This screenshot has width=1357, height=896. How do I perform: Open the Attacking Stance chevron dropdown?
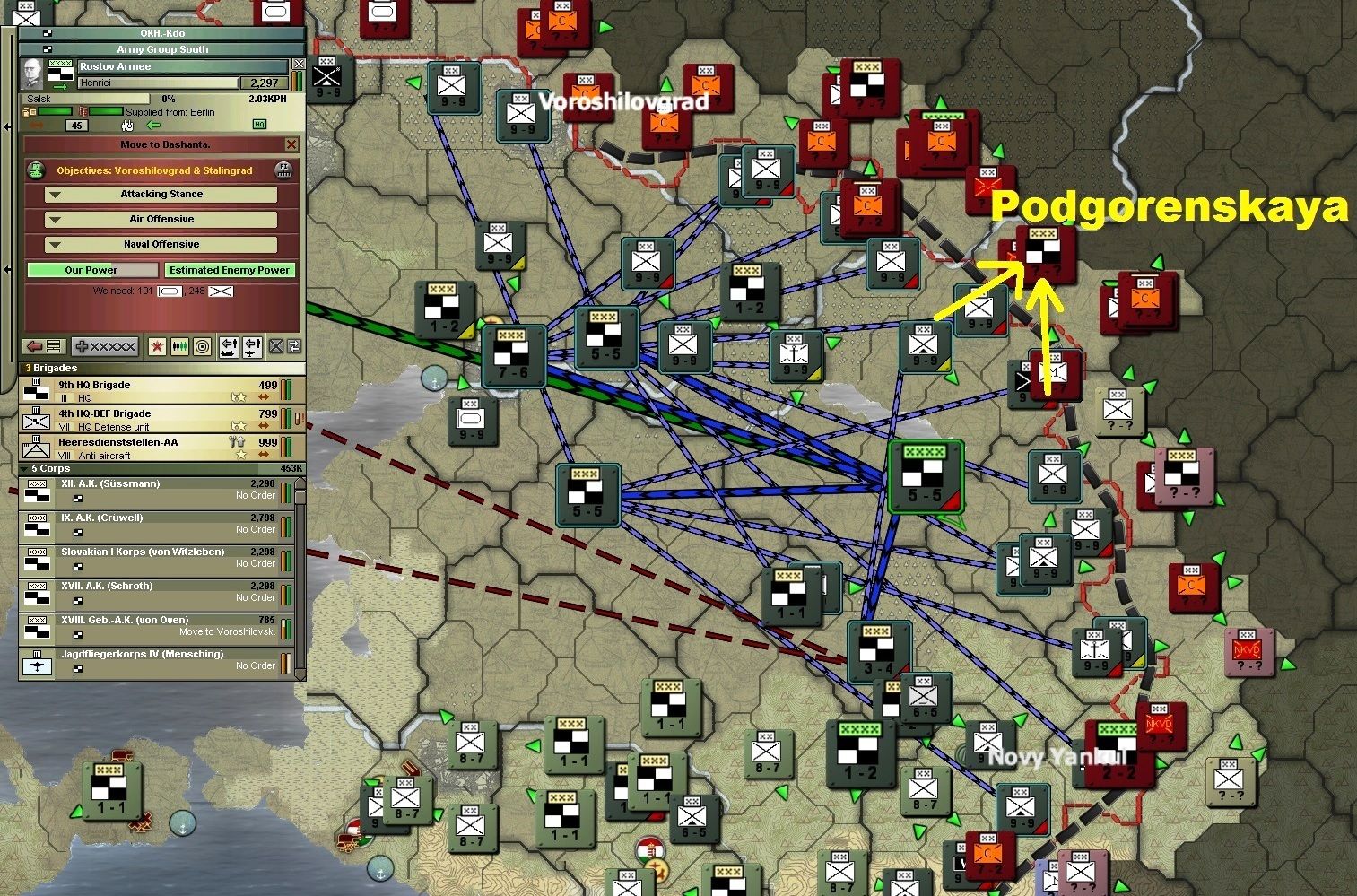[x=54, y=194]
